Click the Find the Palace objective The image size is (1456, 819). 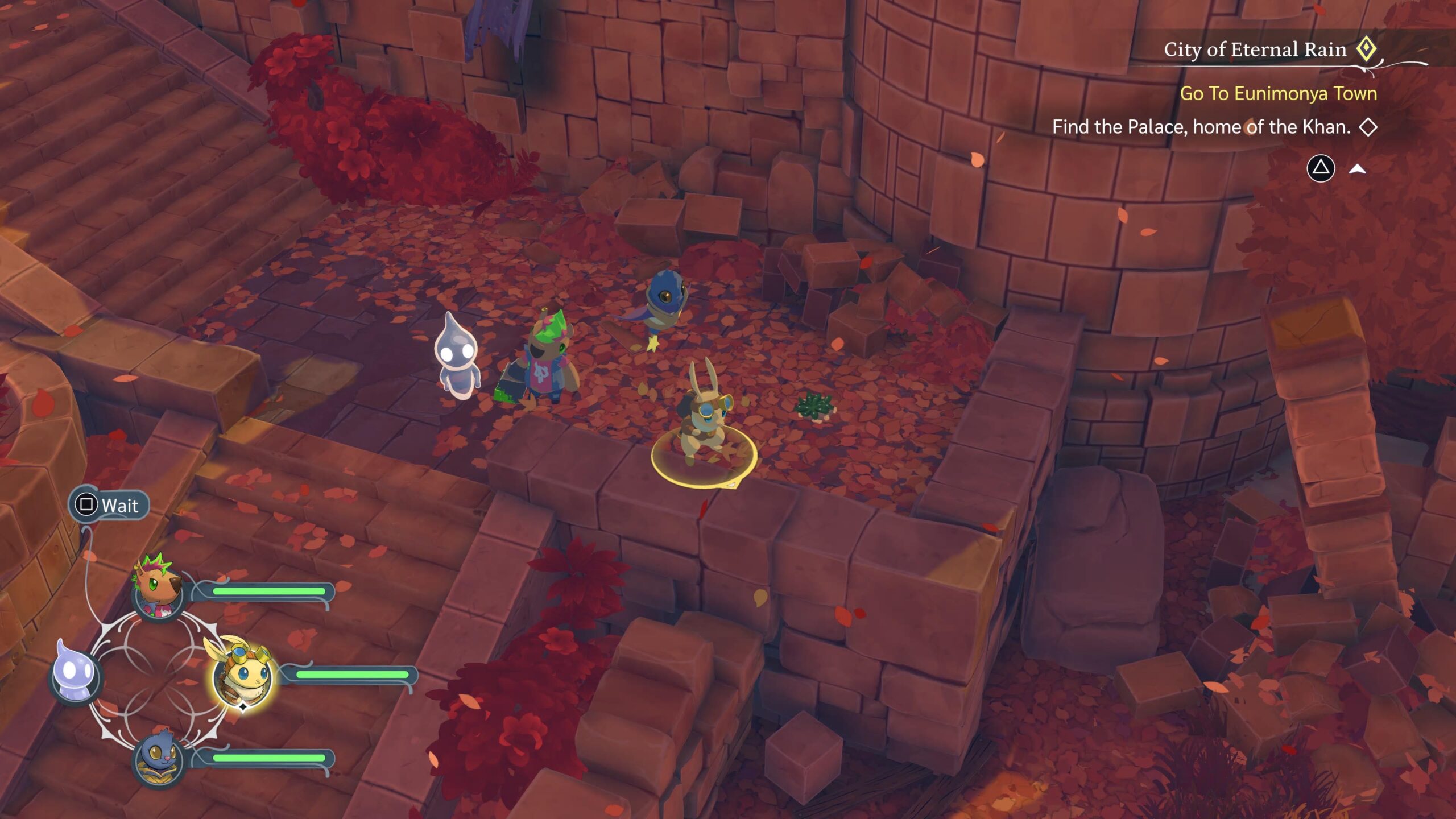[x=1201, y=127]
